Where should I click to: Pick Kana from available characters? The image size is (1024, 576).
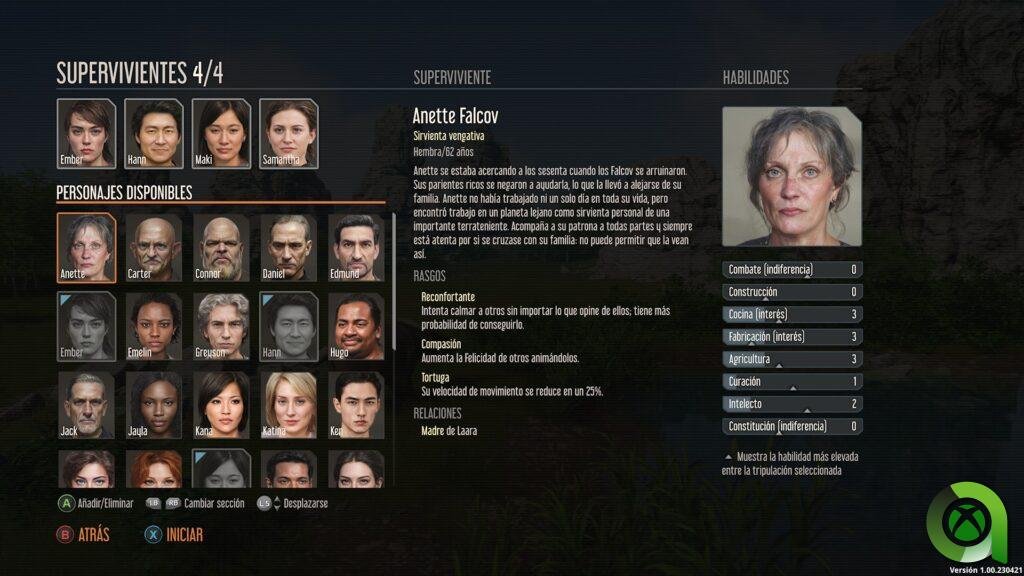(221, 405)
